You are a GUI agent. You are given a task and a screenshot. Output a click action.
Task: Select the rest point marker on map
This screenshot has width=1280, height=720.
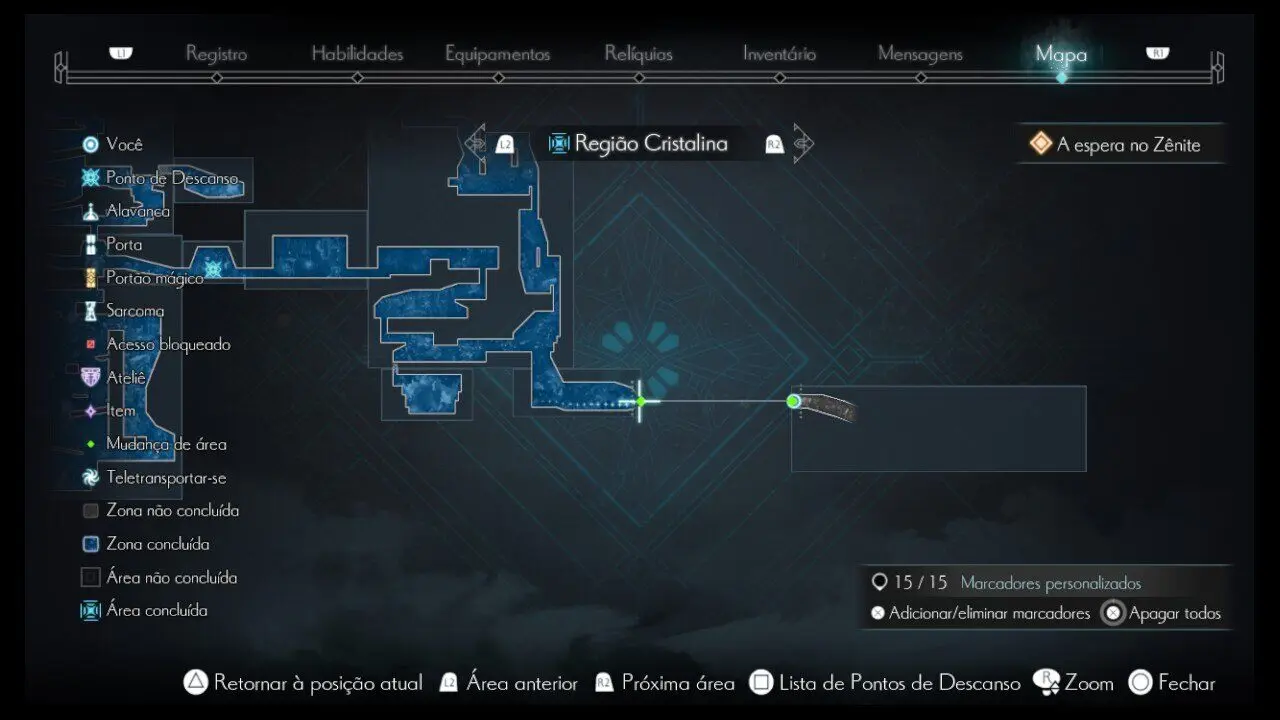(212, 268)
